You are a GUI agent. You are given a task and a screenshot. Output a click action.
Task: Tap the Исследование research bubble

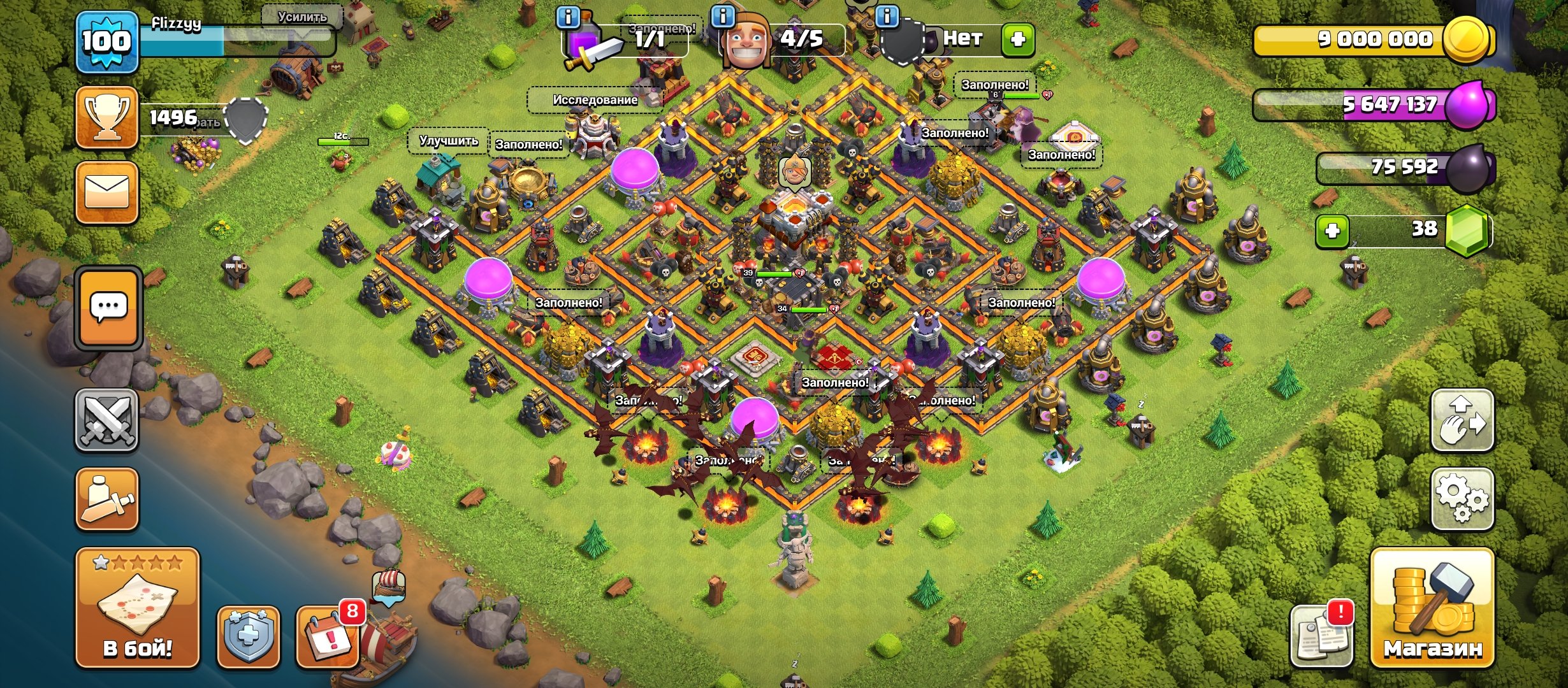[x=595, y=100]
